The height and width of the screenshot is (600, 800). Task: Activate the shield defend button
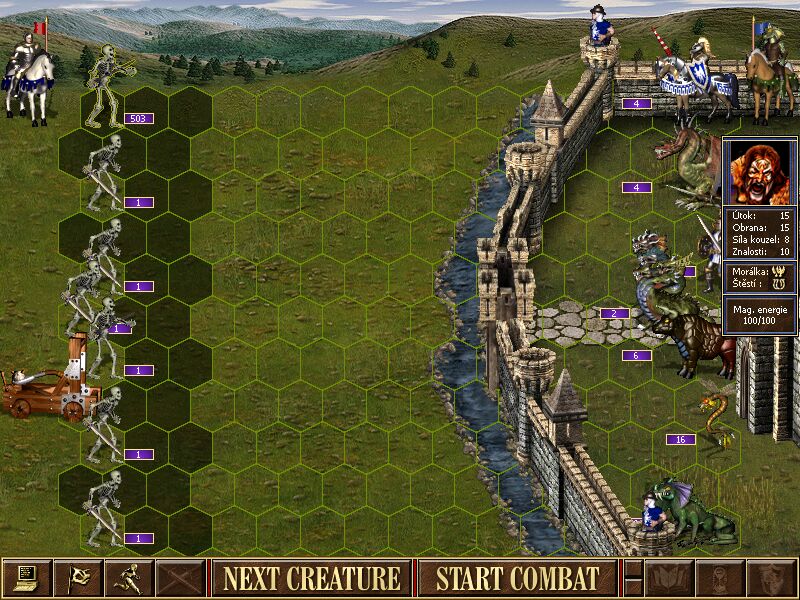pos(770,577)
